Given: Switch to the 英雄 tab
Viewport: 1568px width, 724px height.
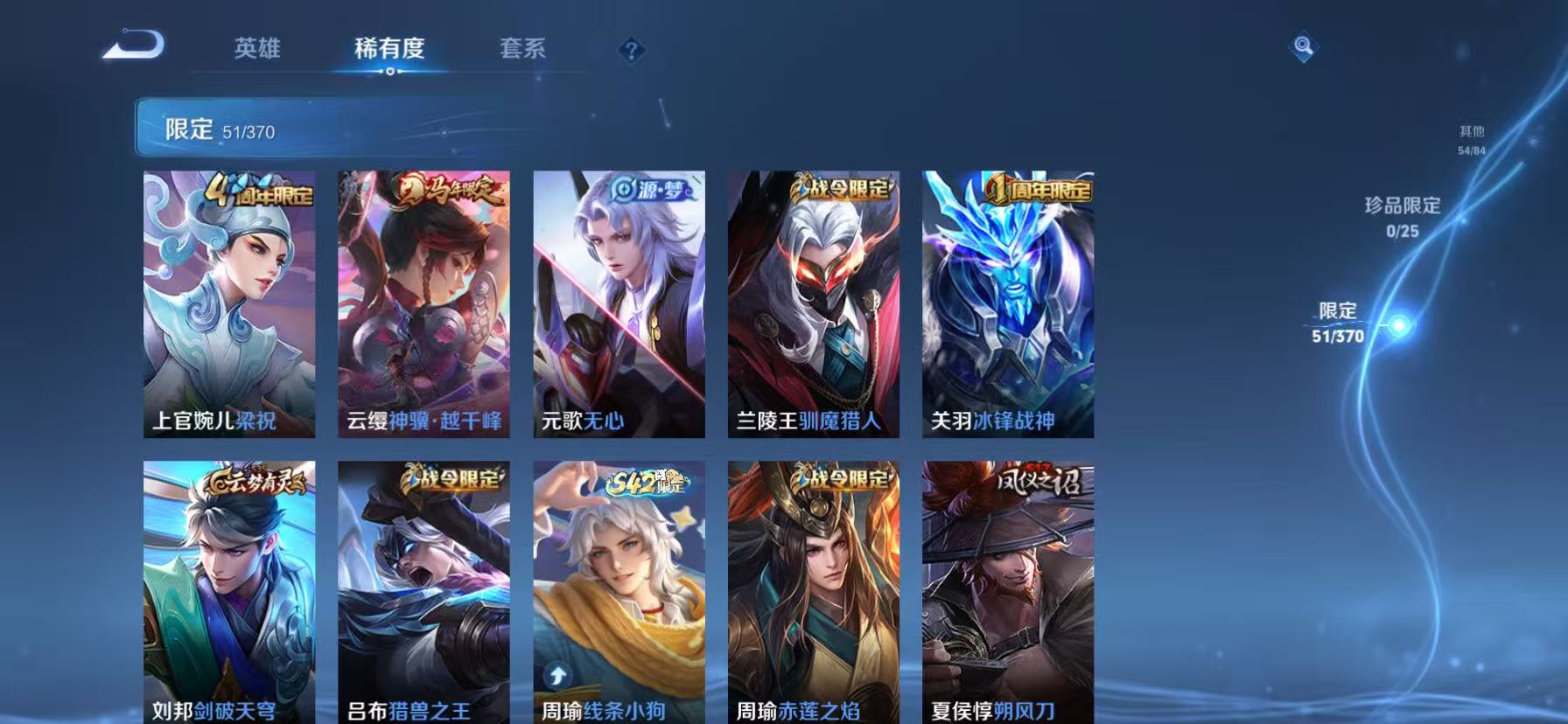Looking at the screenshot, I should [255, 50].
